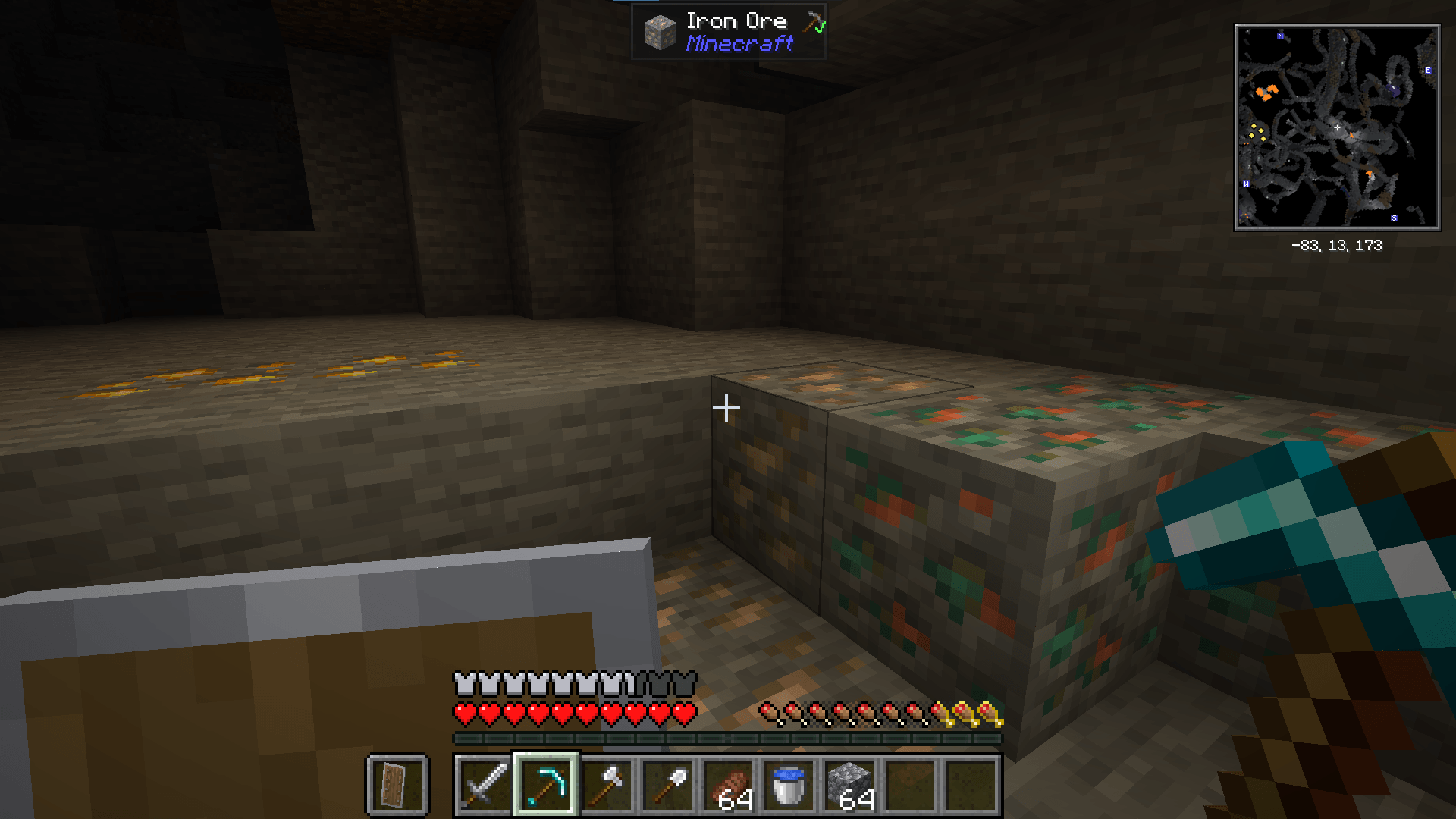Click the coordinates text below the minimap

1338,246
